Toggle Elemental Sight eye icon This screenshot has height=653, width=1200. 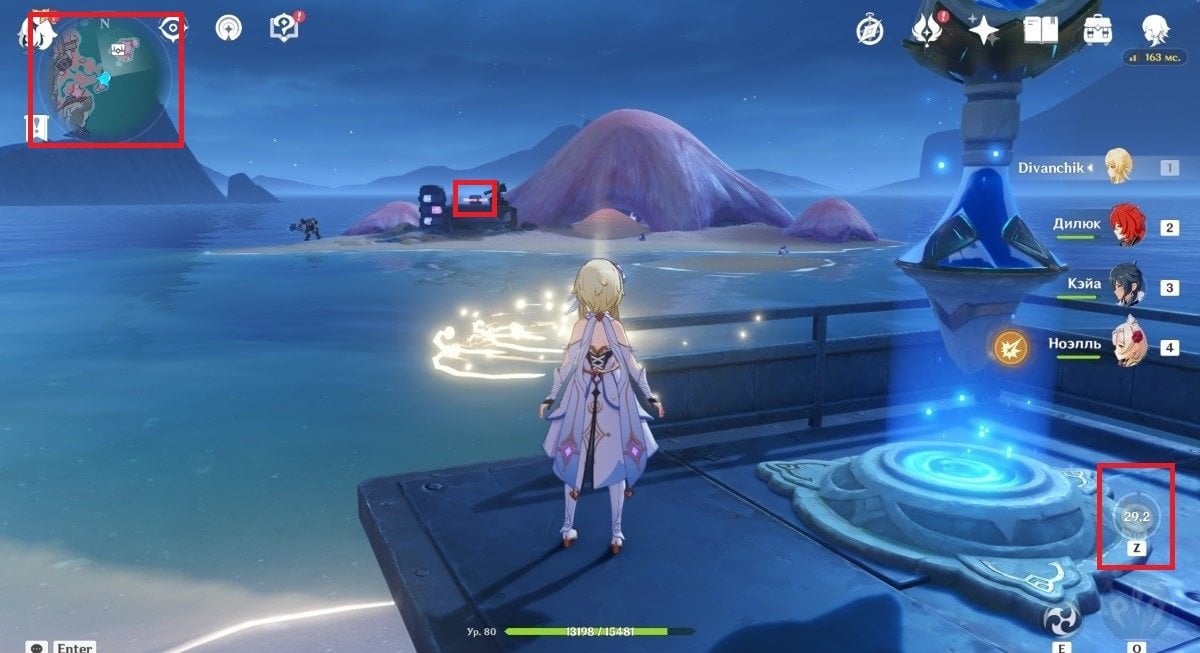pyautogui.click(x=174, y=28)
